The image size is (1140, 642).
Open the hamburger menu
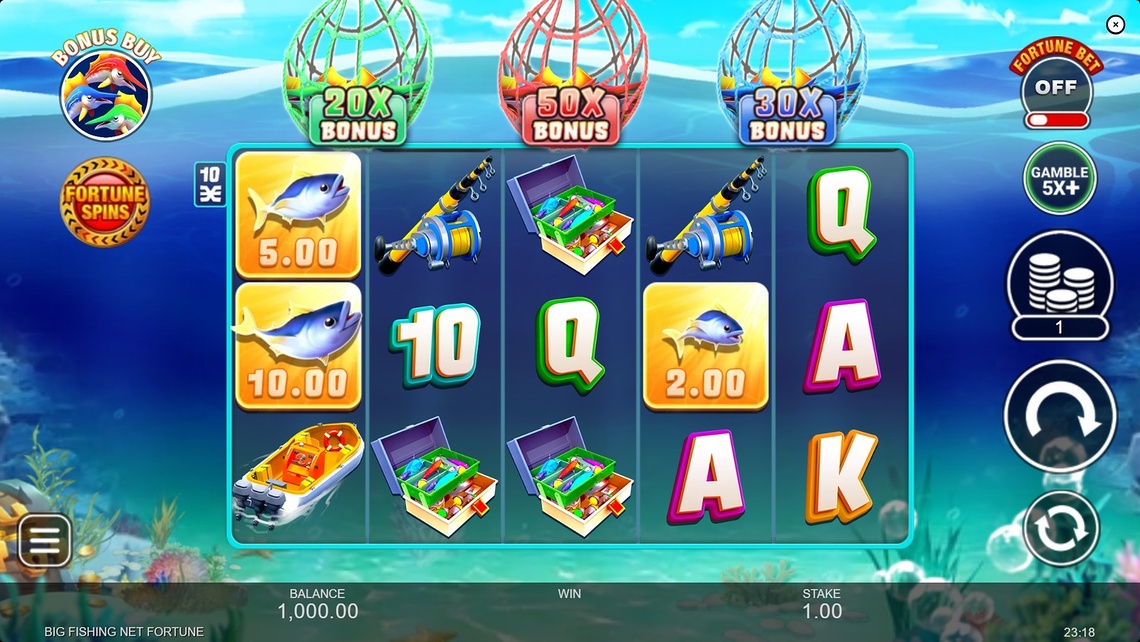tap(44, 541)
